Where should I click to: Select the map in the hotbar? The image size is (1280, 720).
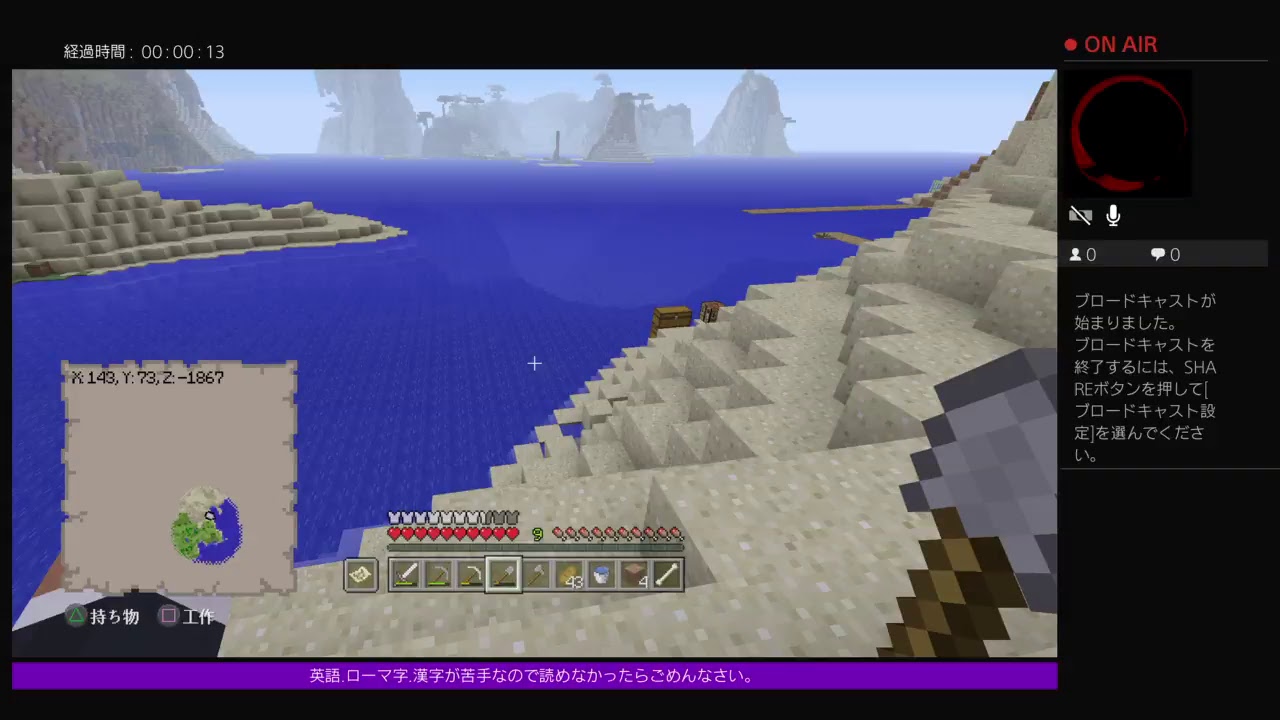[361, 574]
